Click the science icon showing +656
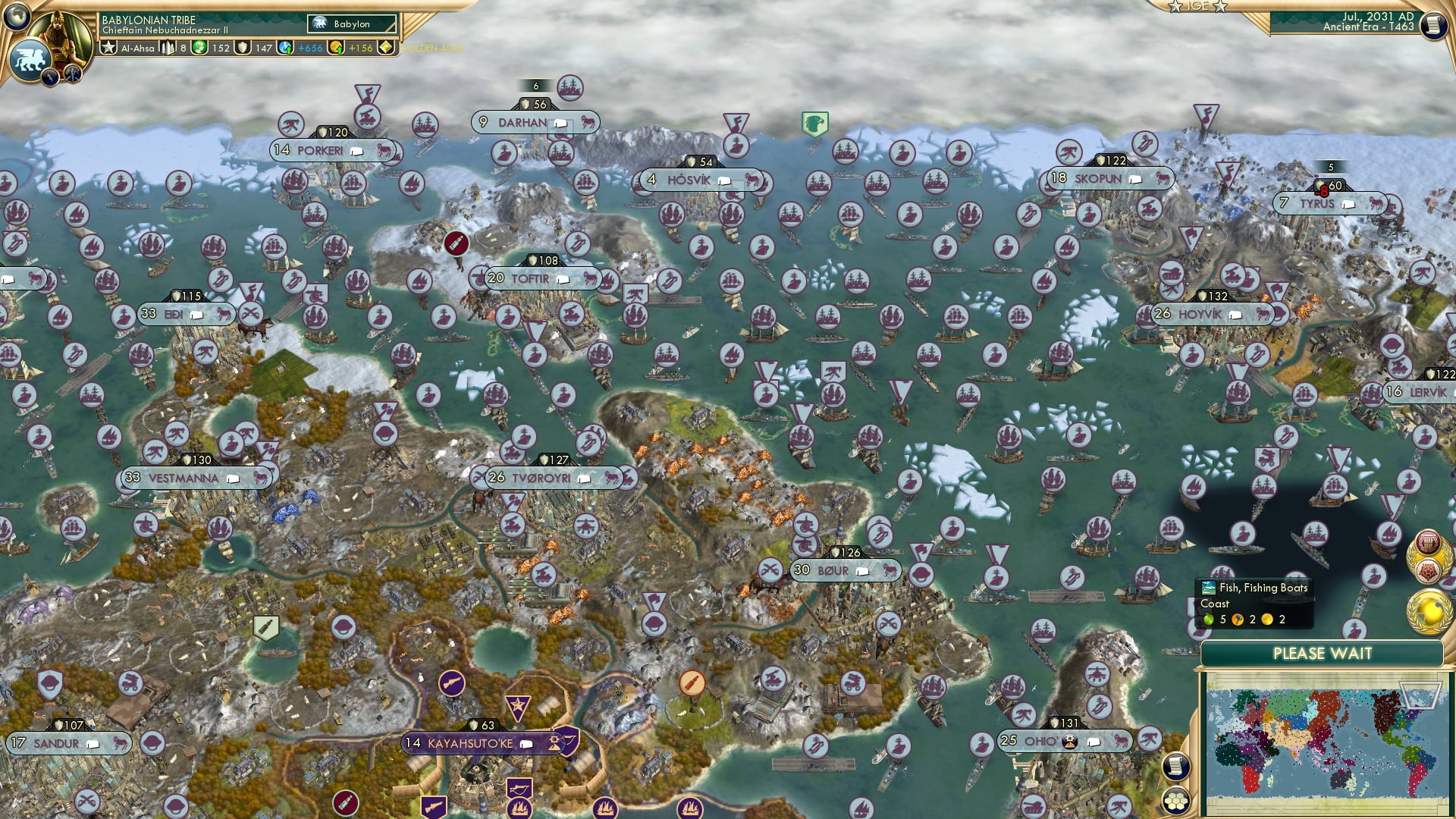Viewport: 1456px width, 819px height. (284, 48)
